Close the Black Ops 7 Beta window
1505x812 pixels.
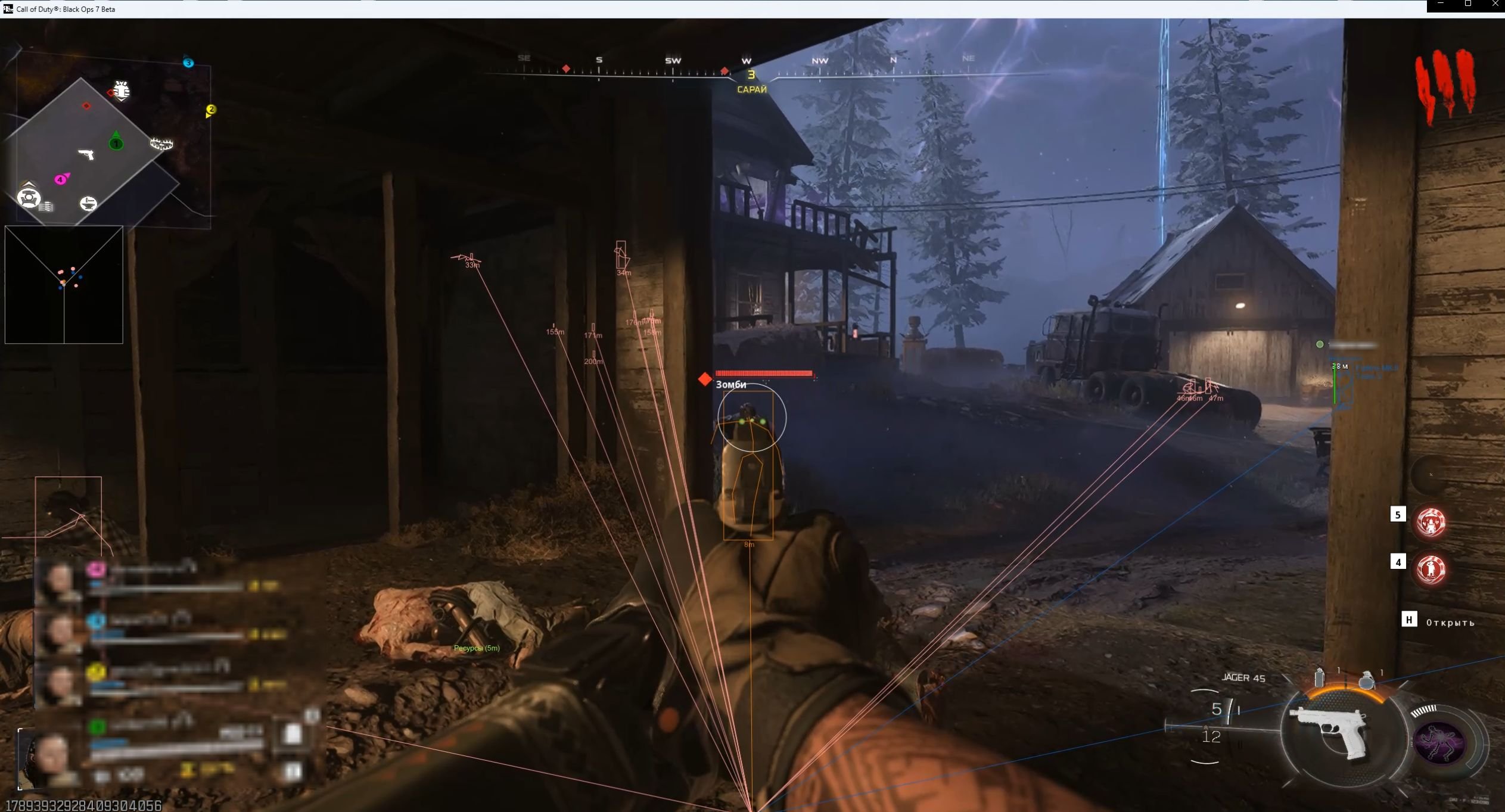coord(1494,5)
